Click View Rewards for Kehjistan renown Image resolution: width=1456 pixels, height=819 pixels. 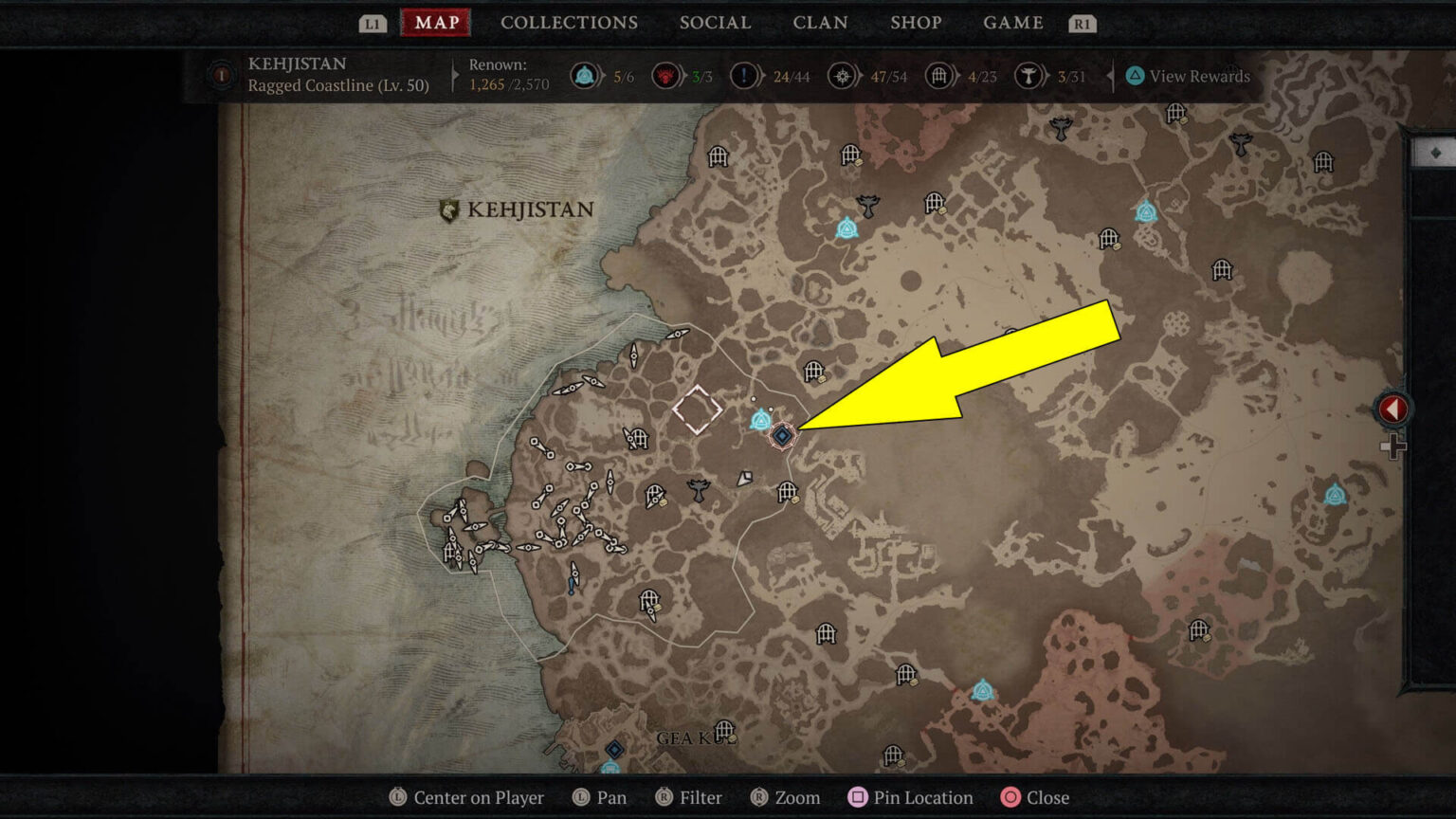pos(1187,76)
